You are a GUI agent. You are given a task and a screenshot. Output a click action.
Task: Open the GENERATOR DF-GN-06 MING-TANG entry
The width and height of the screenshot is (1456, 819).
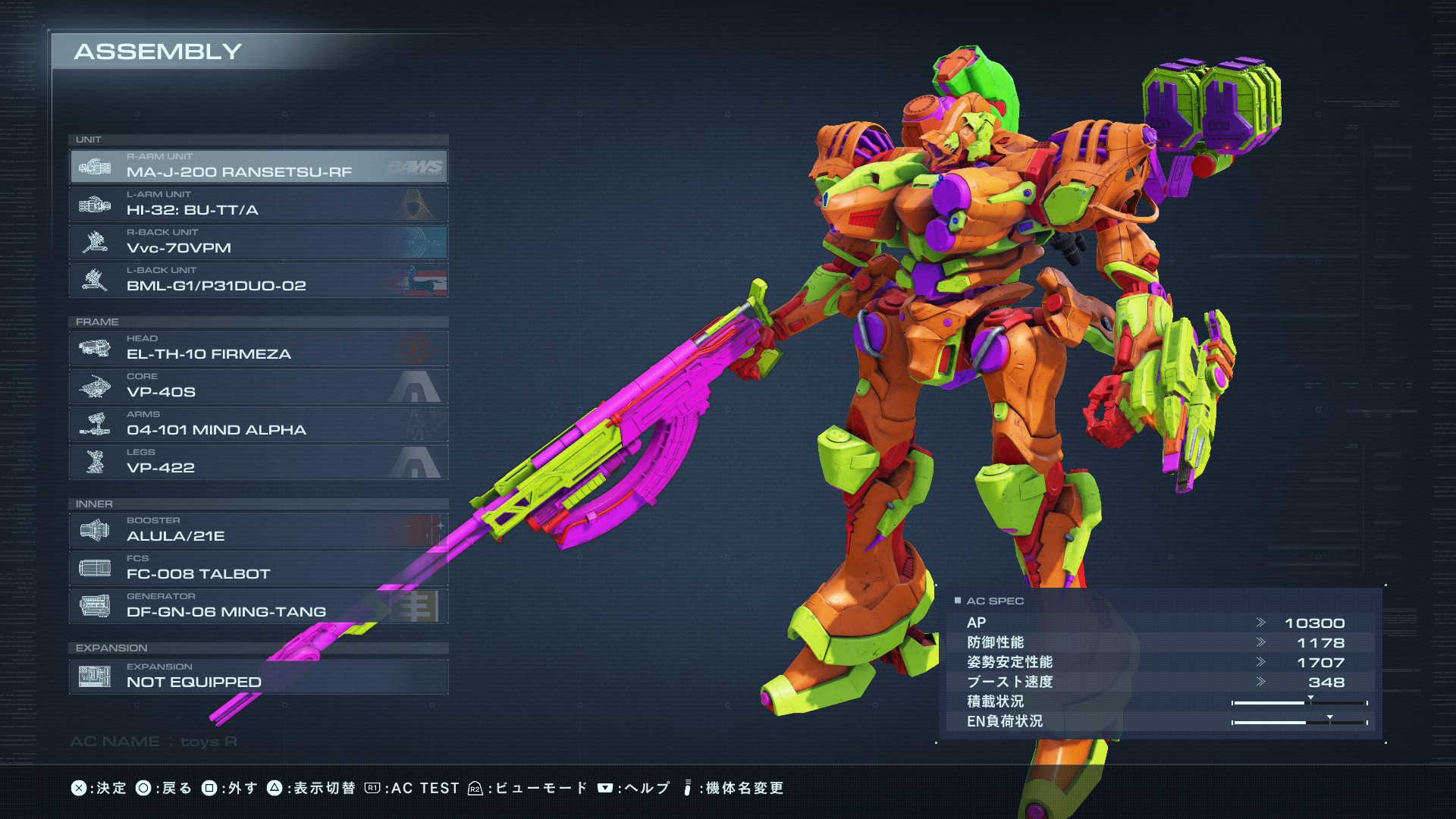(258, 606)
